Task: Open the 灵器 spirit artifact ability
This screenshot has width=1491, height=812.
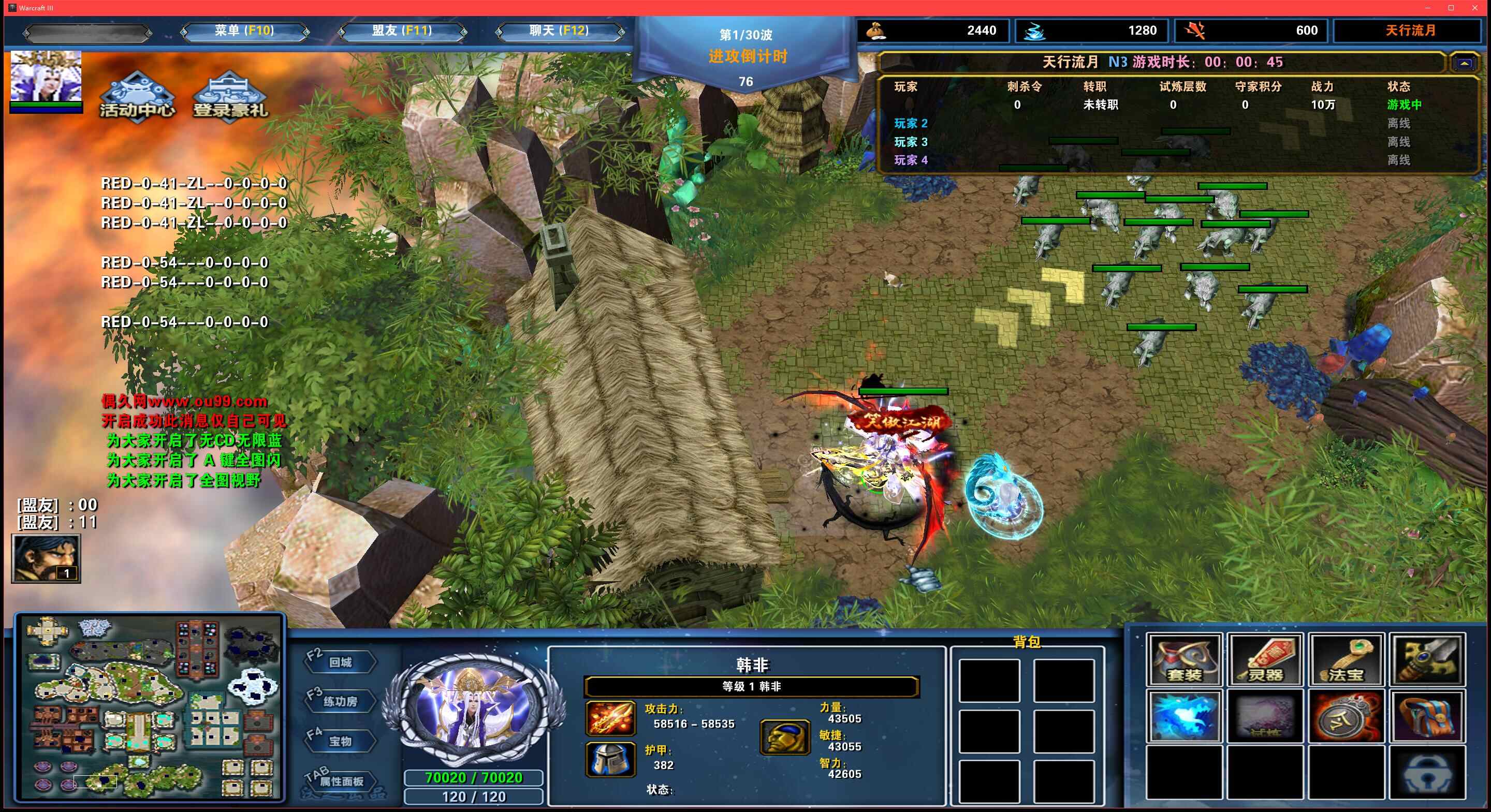Action: tap(1265, 660)
